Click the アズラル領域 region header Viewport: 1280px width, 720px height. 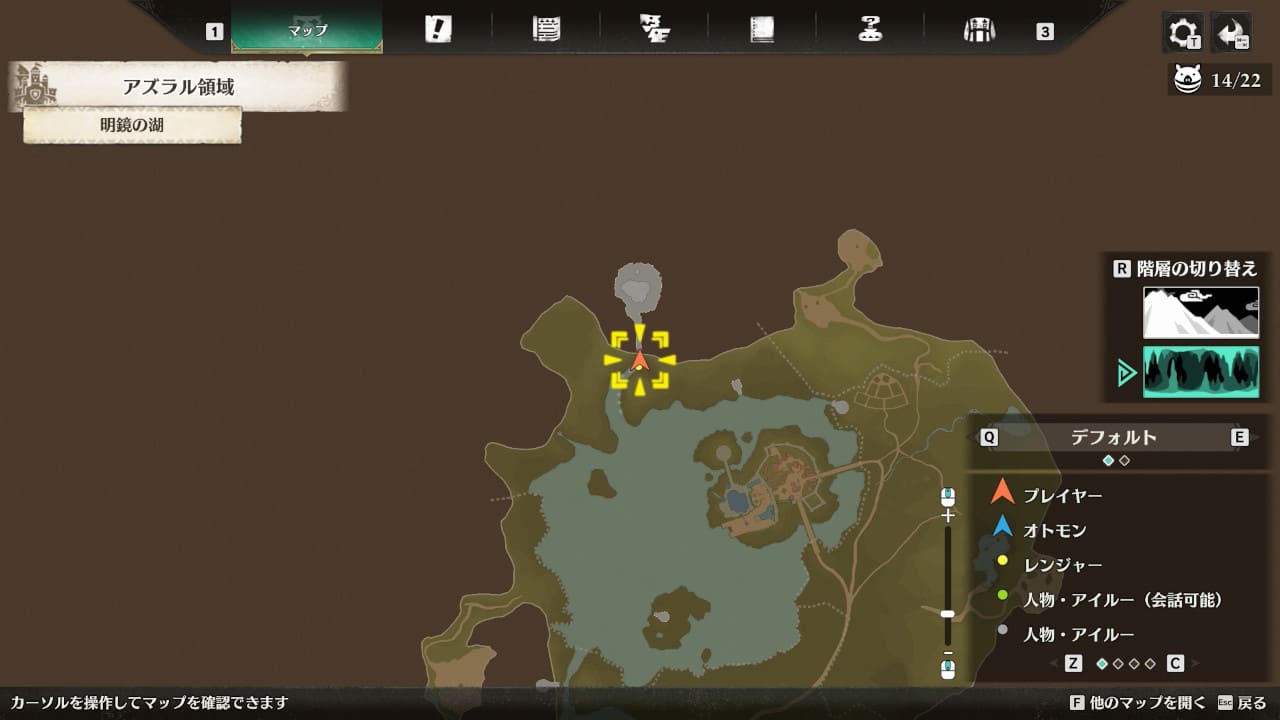click(178, 87)
